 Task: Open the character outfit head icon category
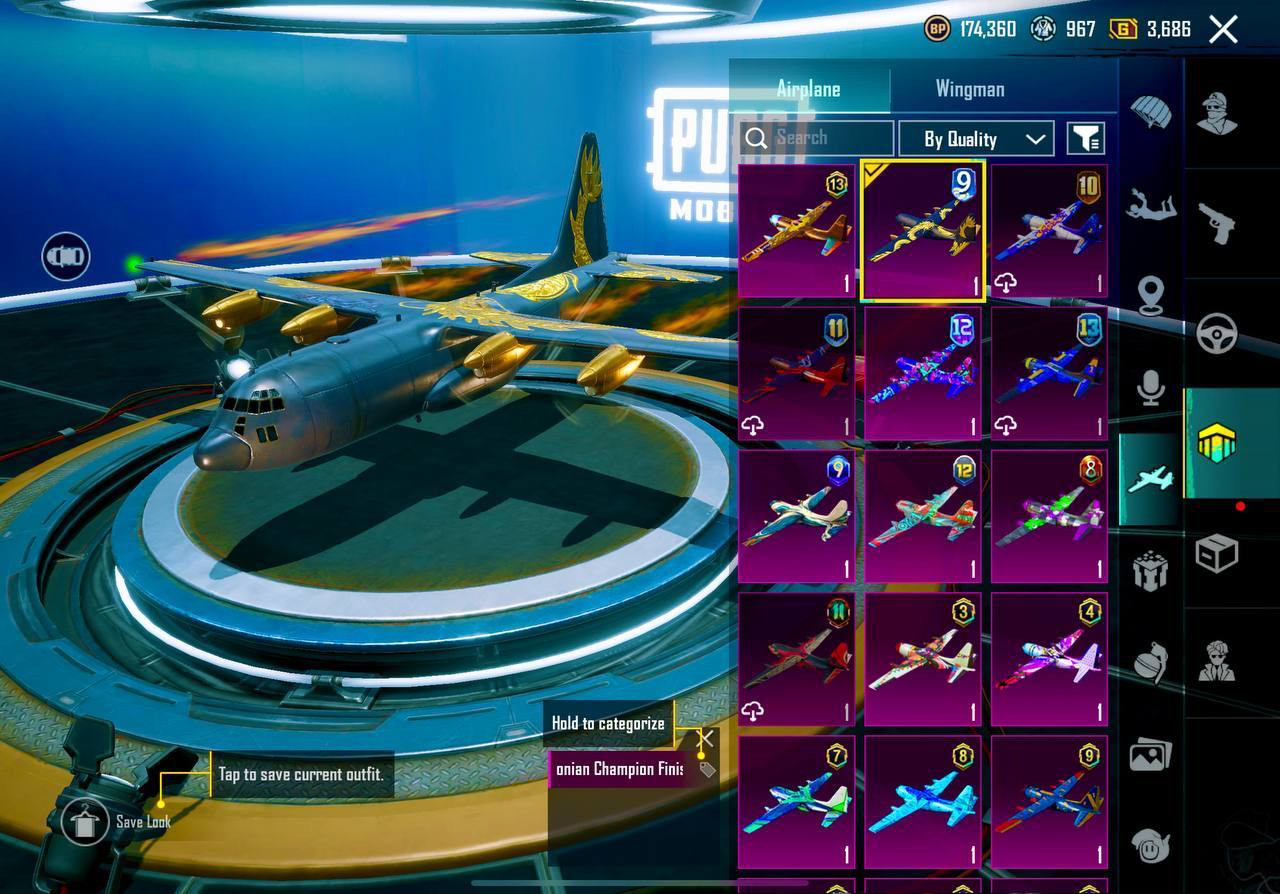click(1217, 112)
